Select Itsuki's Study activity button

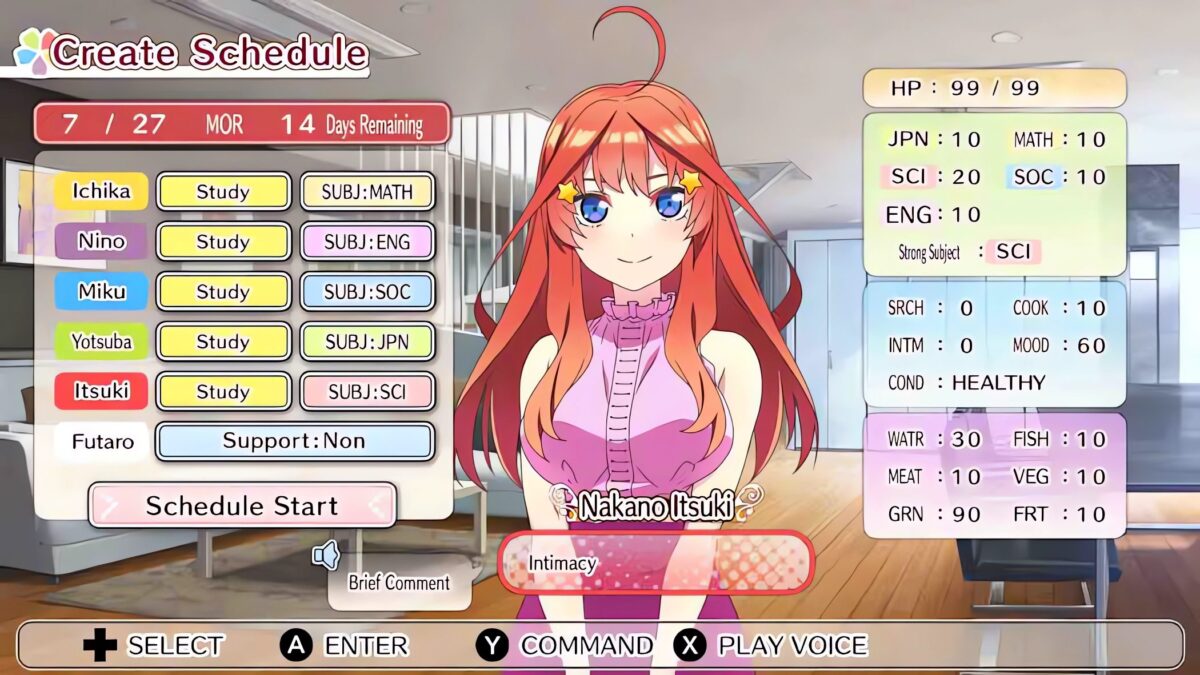pyautogui.click(x=223, y=392)
